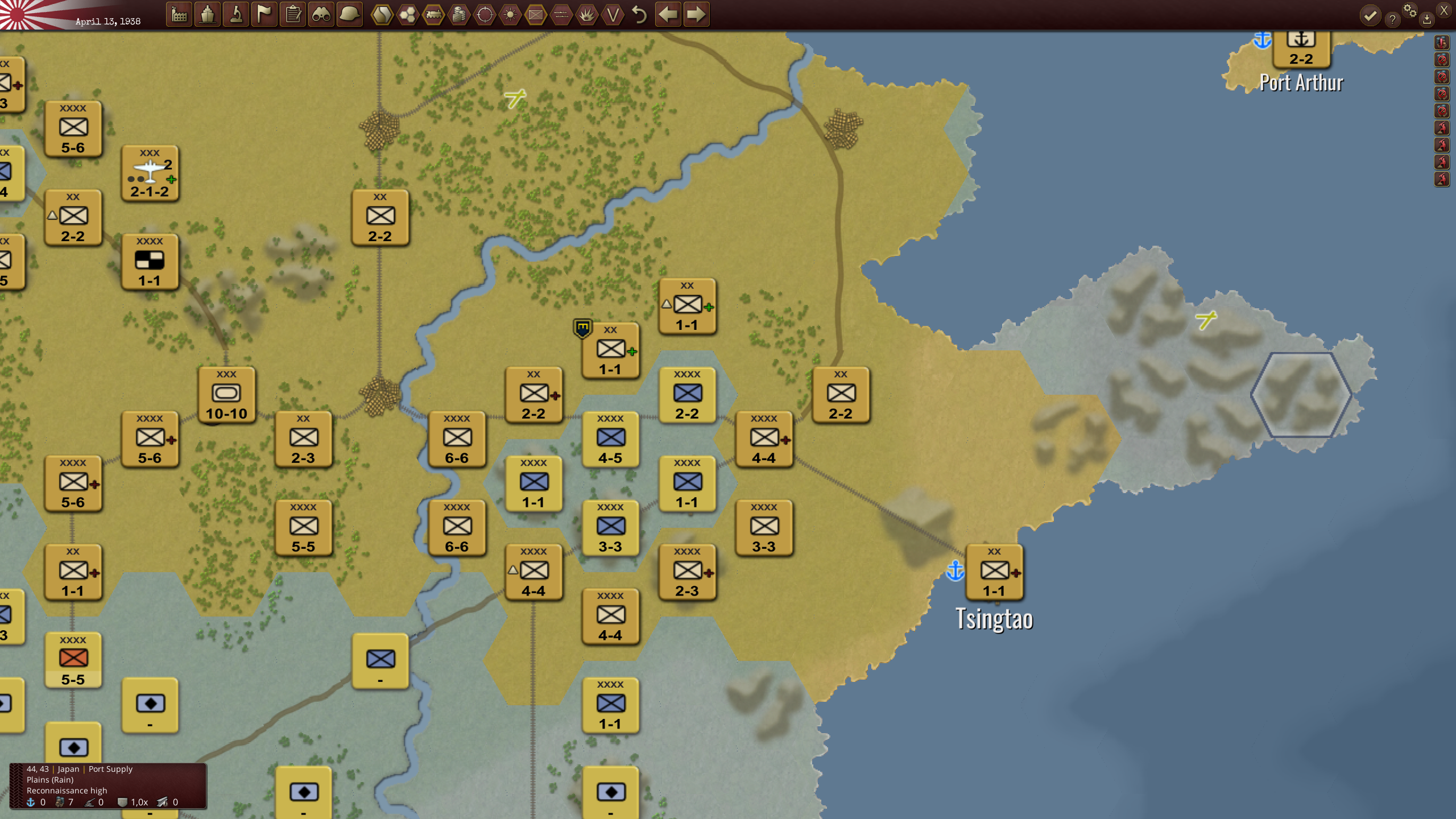Toggle the railroad train display hexagon
The image size is (1456, 819).
(433, 15)
